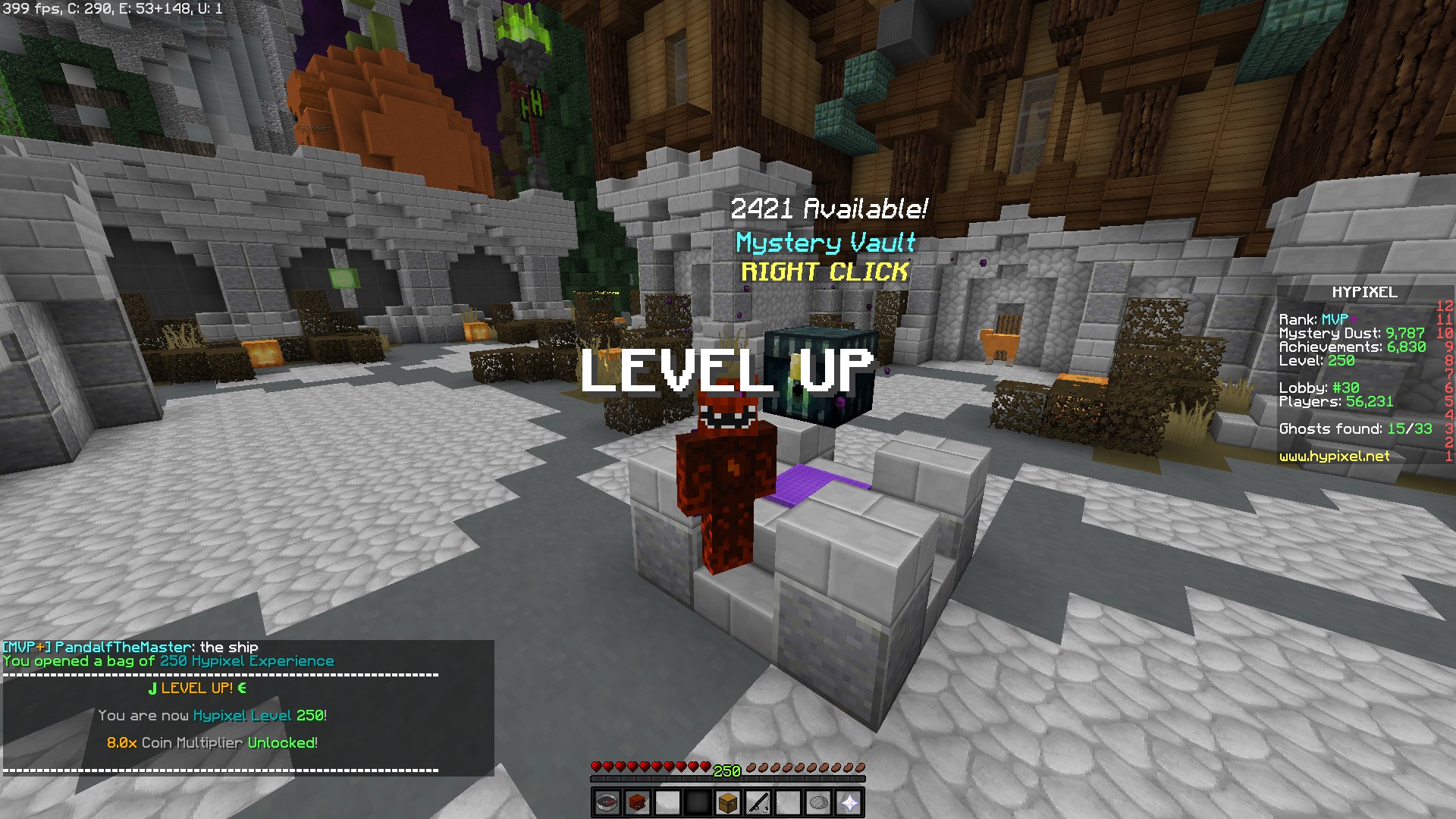Select the fishing rod hotbar slot
Image resolution: width=1456 pixels, height=819 pixels.
pyautogui.click(x=758, y=802)
